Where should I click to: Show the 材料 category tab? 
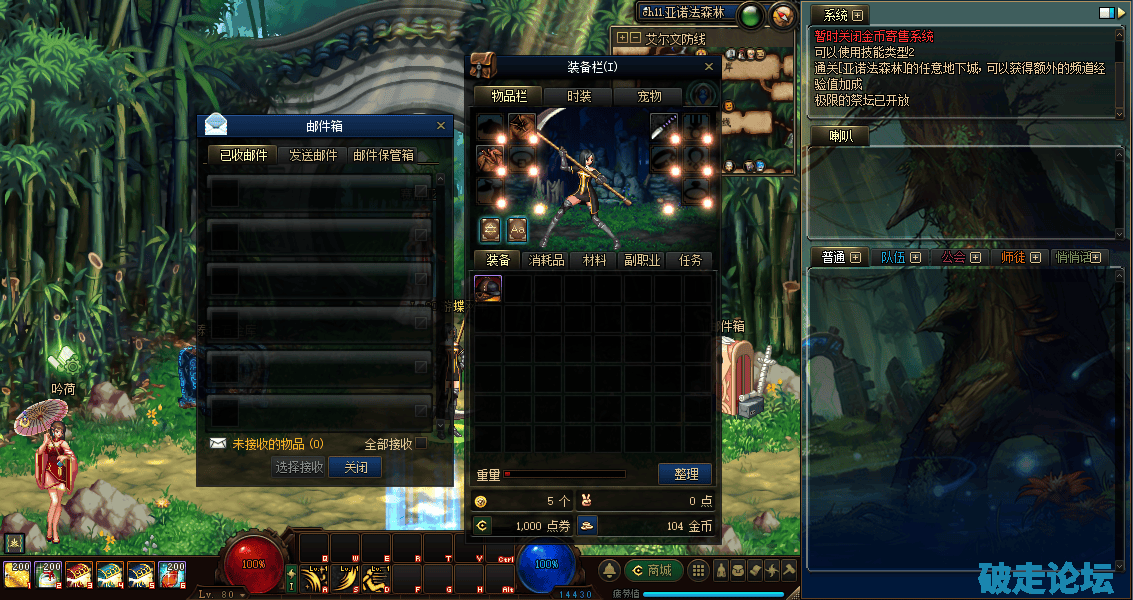pos(594,260)
